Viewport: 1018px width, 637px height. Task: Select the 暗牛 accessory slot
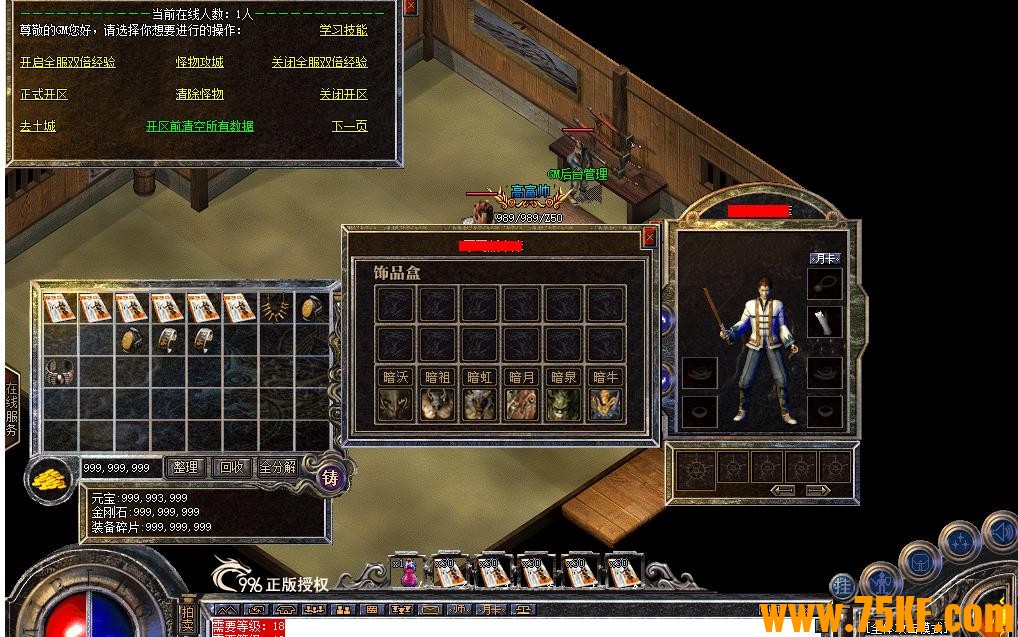[x=604, y=403]
